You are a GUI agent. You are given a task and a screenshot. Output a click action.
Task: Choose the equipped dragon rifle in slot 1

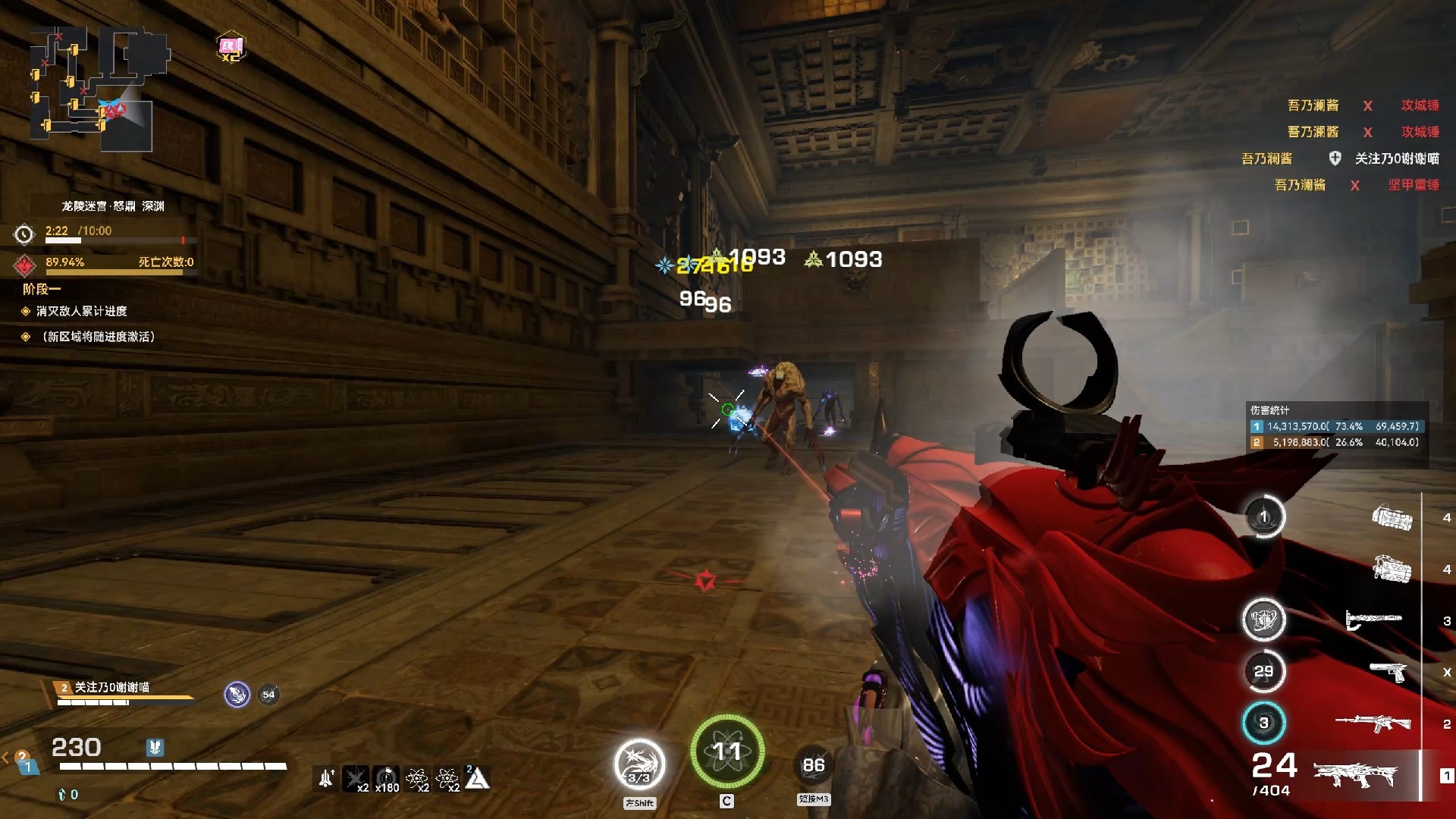click(1355, 775)
